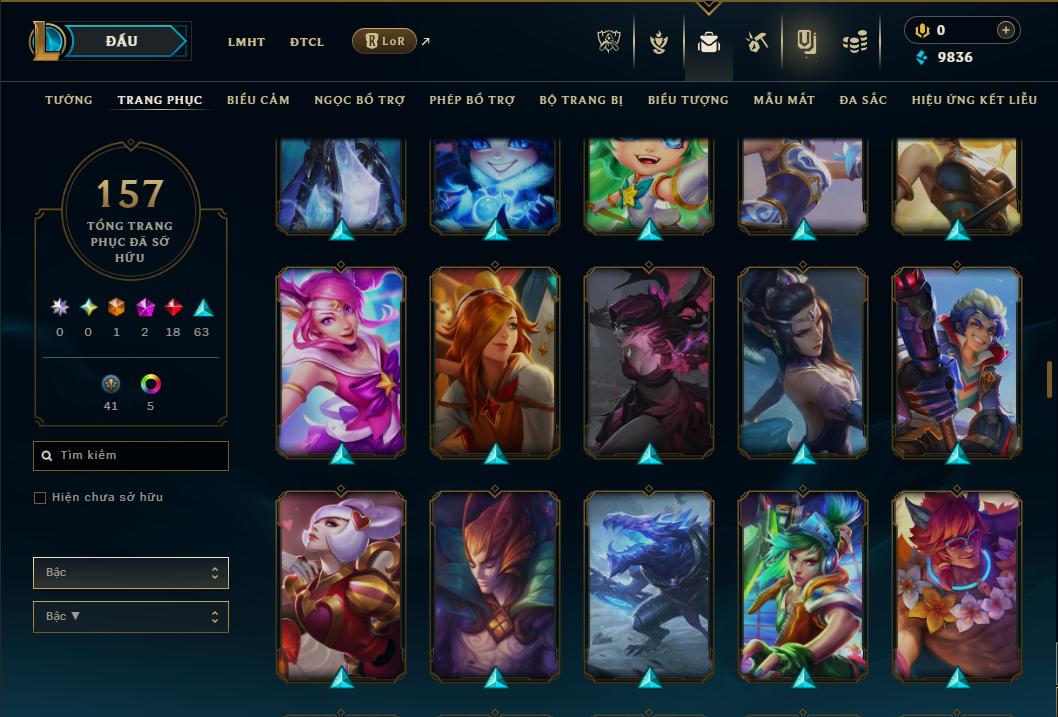This screenshot has width=1058, height=717.
Task: Switch to the TƯỚNG champions tab
Action: (69, 100)
